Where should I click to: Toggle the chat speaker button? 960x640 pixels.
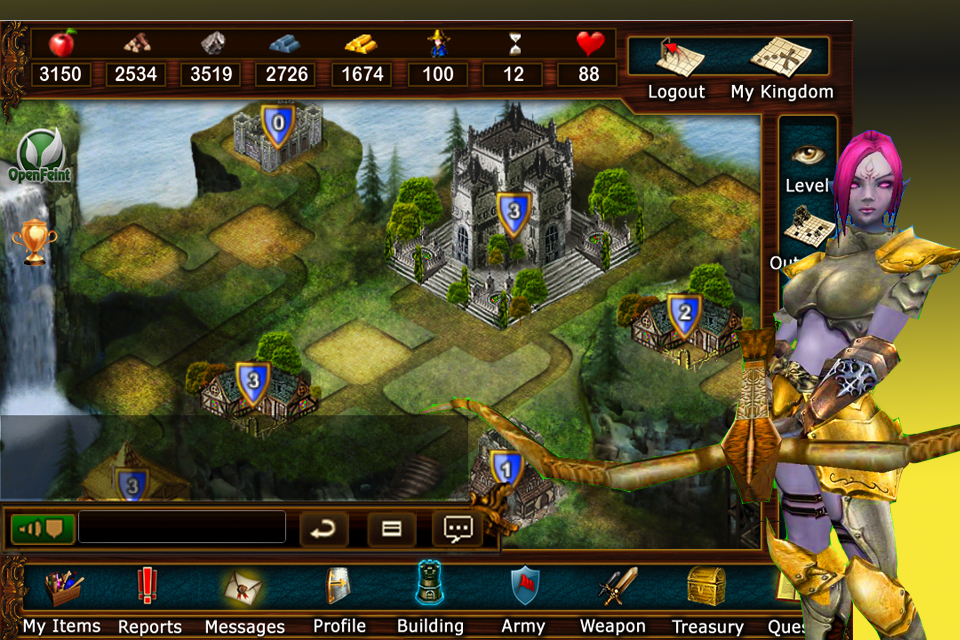click(43, 527)
